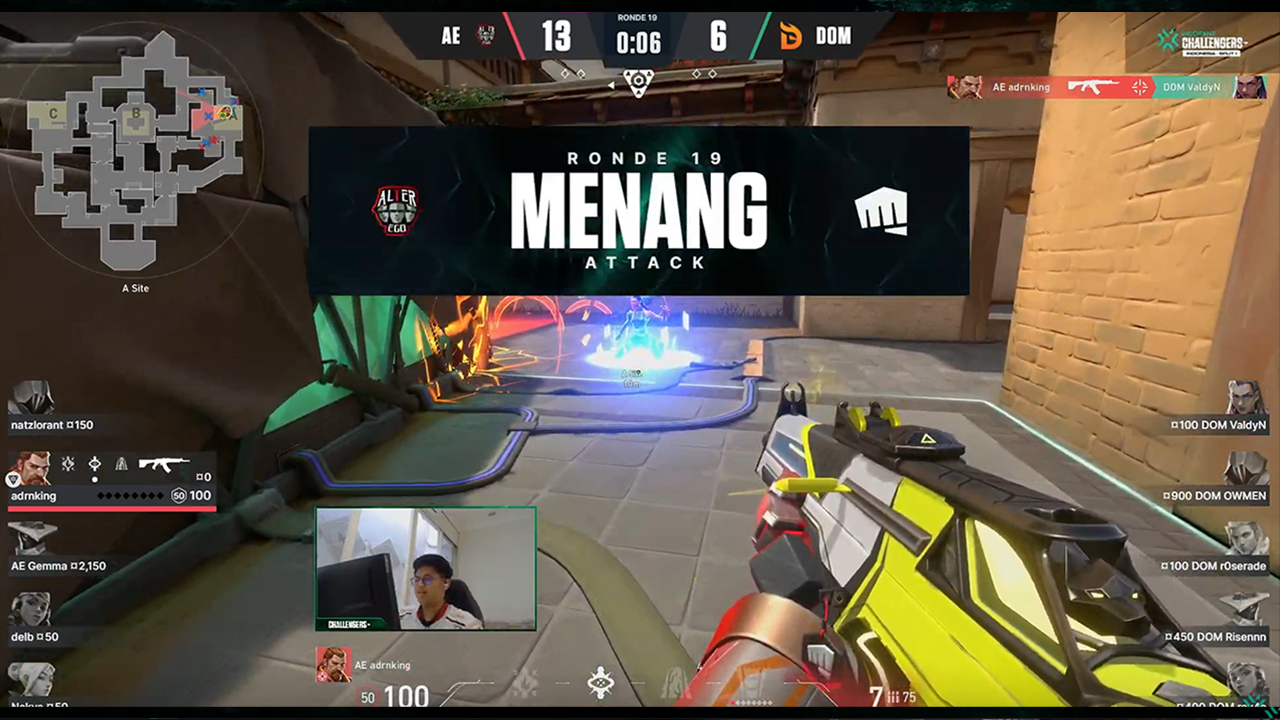The height and width of the screenshot is (720, 1280).
Task: Select the adrnking player card
Action: pos(111,480)
